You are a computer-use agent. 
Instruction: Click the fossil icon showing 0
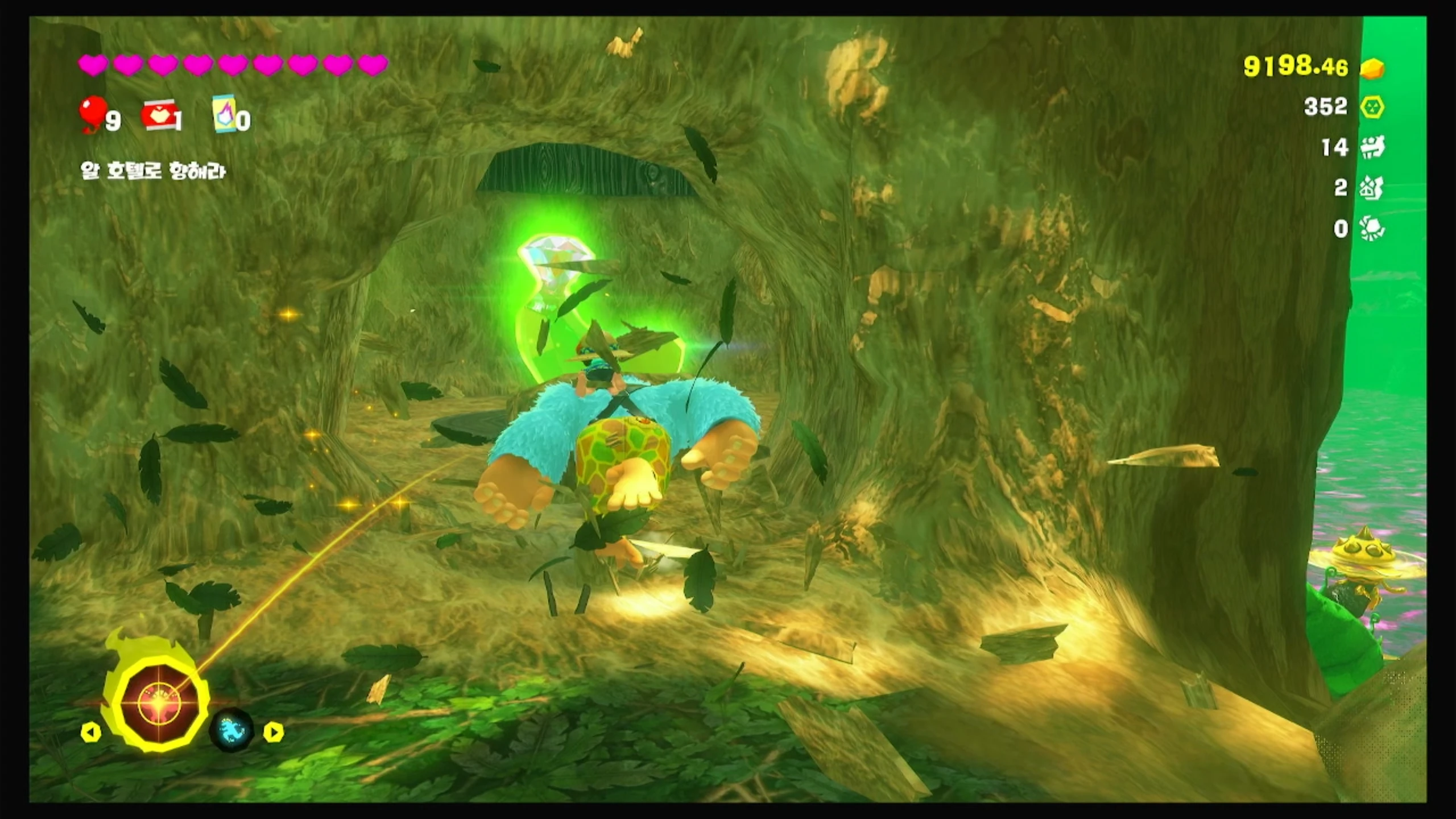1371,229
